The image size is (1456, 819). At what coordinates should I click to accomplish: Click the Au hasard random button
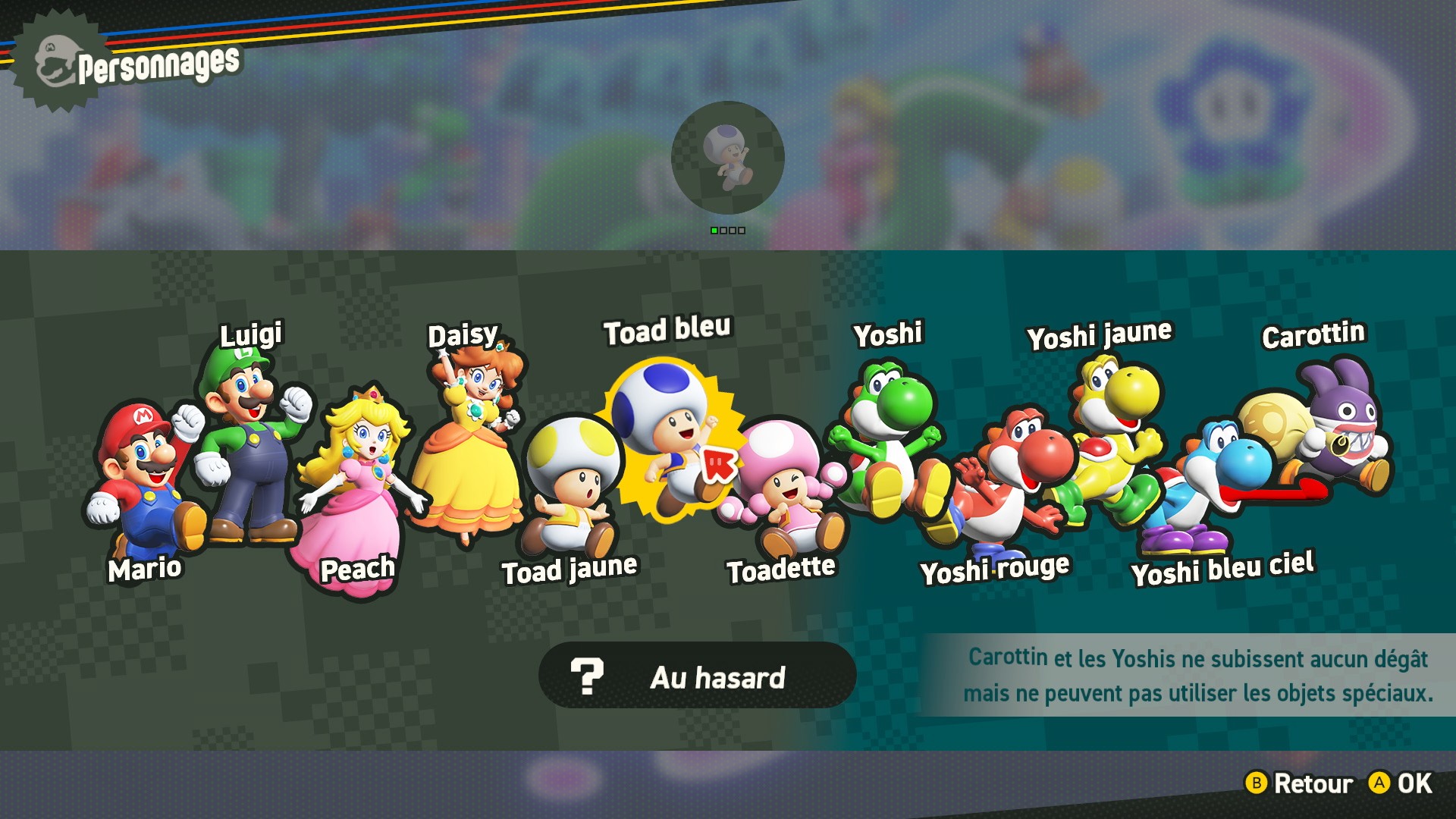tap(697, 676)
